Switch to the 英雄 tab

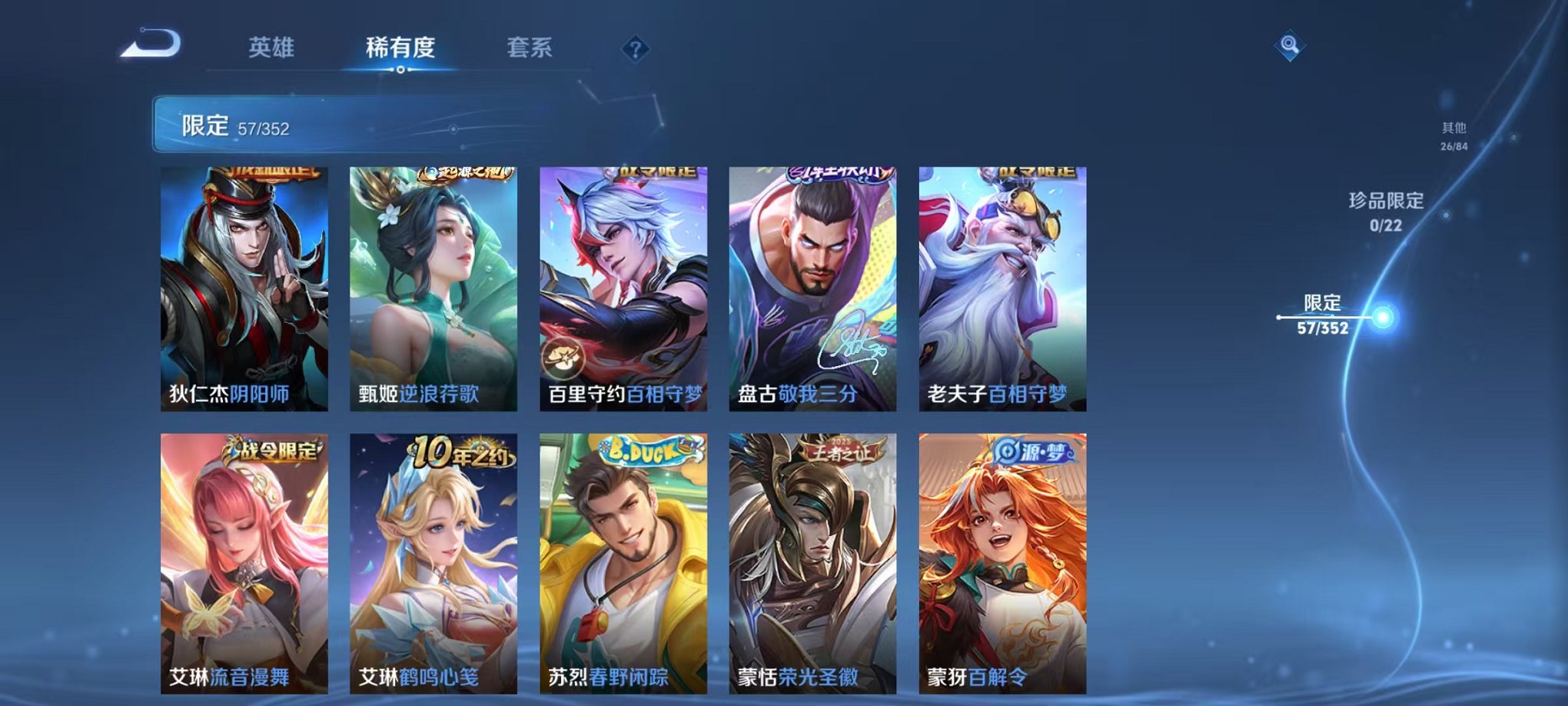point(271,45)
